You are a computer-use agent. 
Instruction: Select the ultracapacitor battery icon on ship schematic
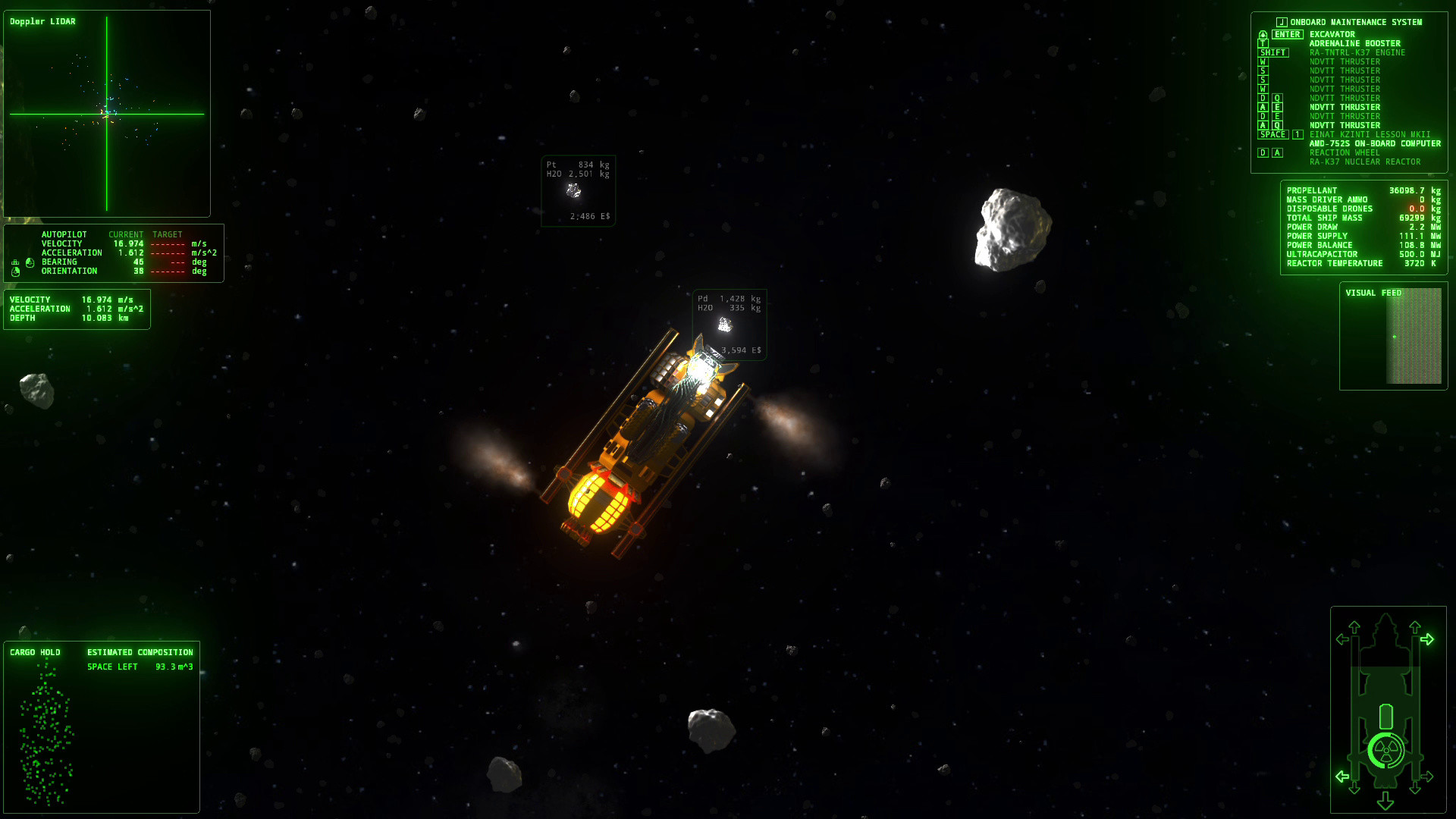point(1386,716)
